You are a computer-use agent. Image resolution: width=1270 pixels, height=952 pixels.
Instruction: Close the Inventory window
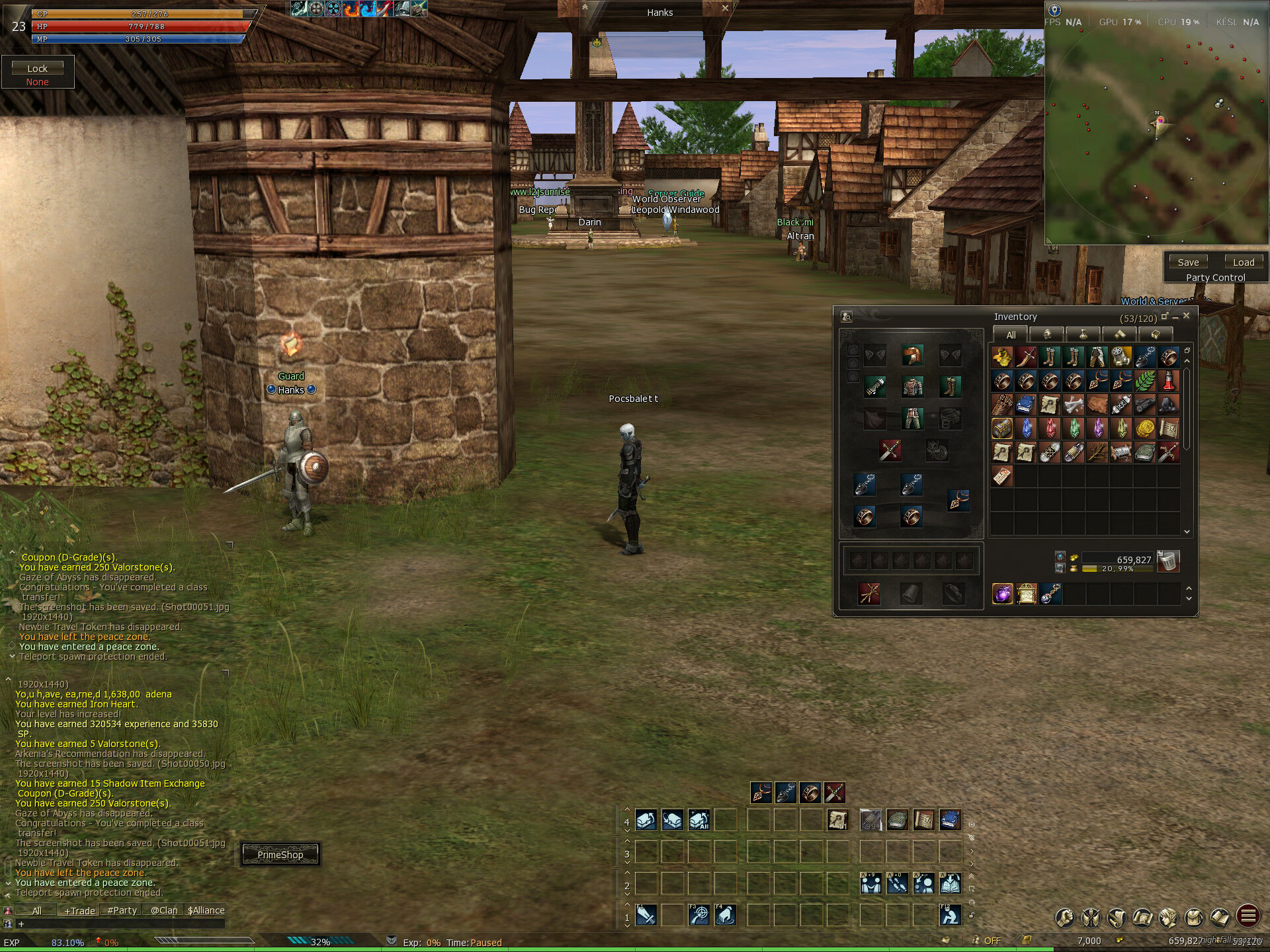click(x=1187, y=316)
